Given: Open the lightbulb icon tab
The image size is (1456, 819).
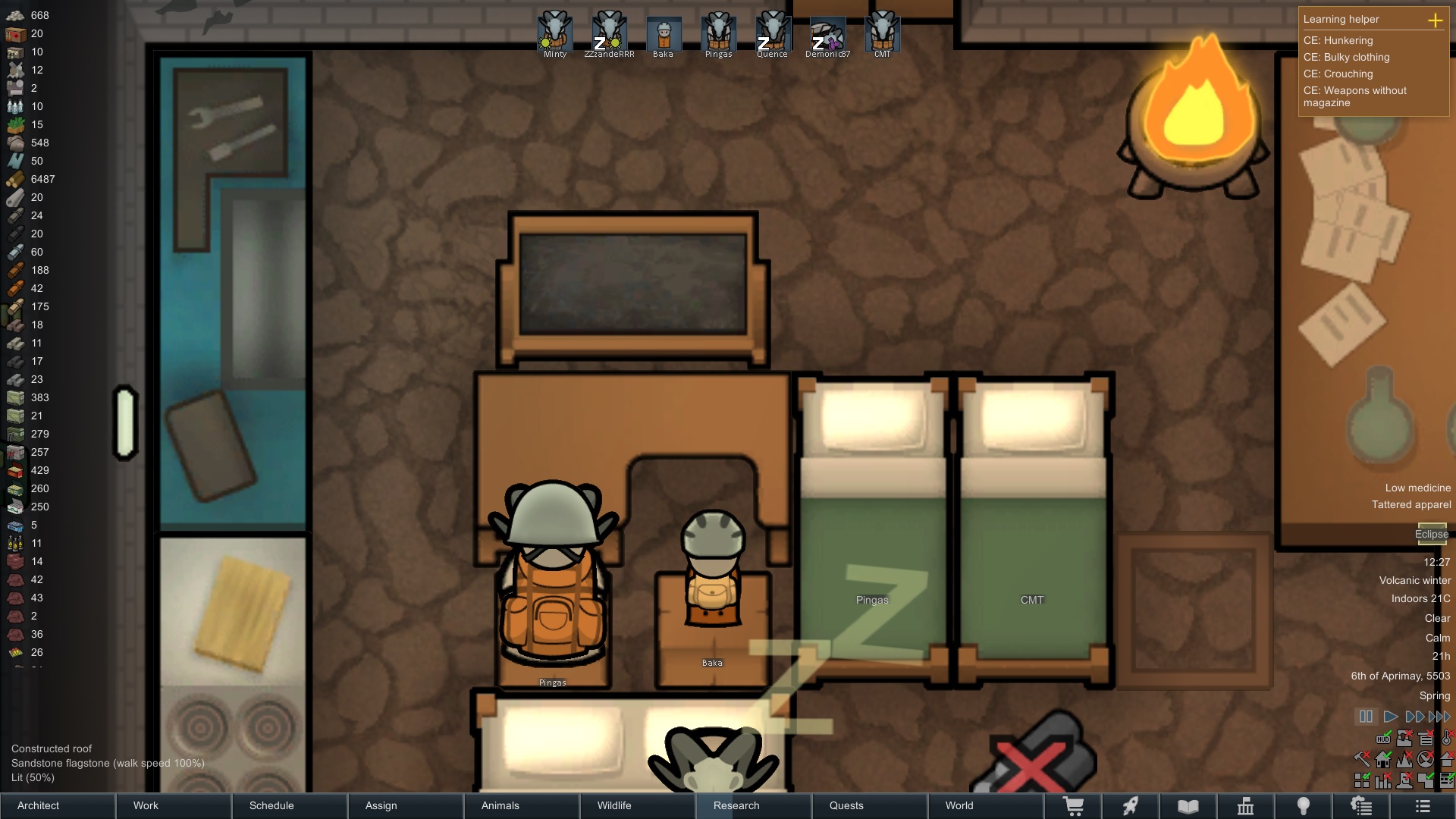Looking at the screenshot, I should tap(1303, 806).
